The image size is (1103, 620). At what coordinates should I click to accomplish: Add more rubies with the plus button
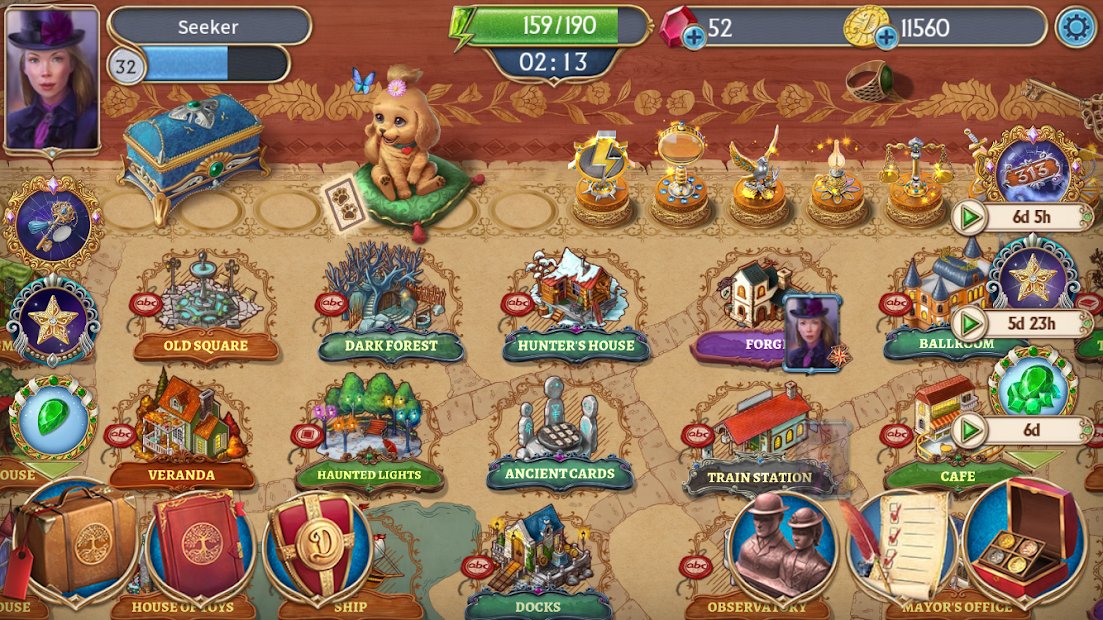pos(693,38)
